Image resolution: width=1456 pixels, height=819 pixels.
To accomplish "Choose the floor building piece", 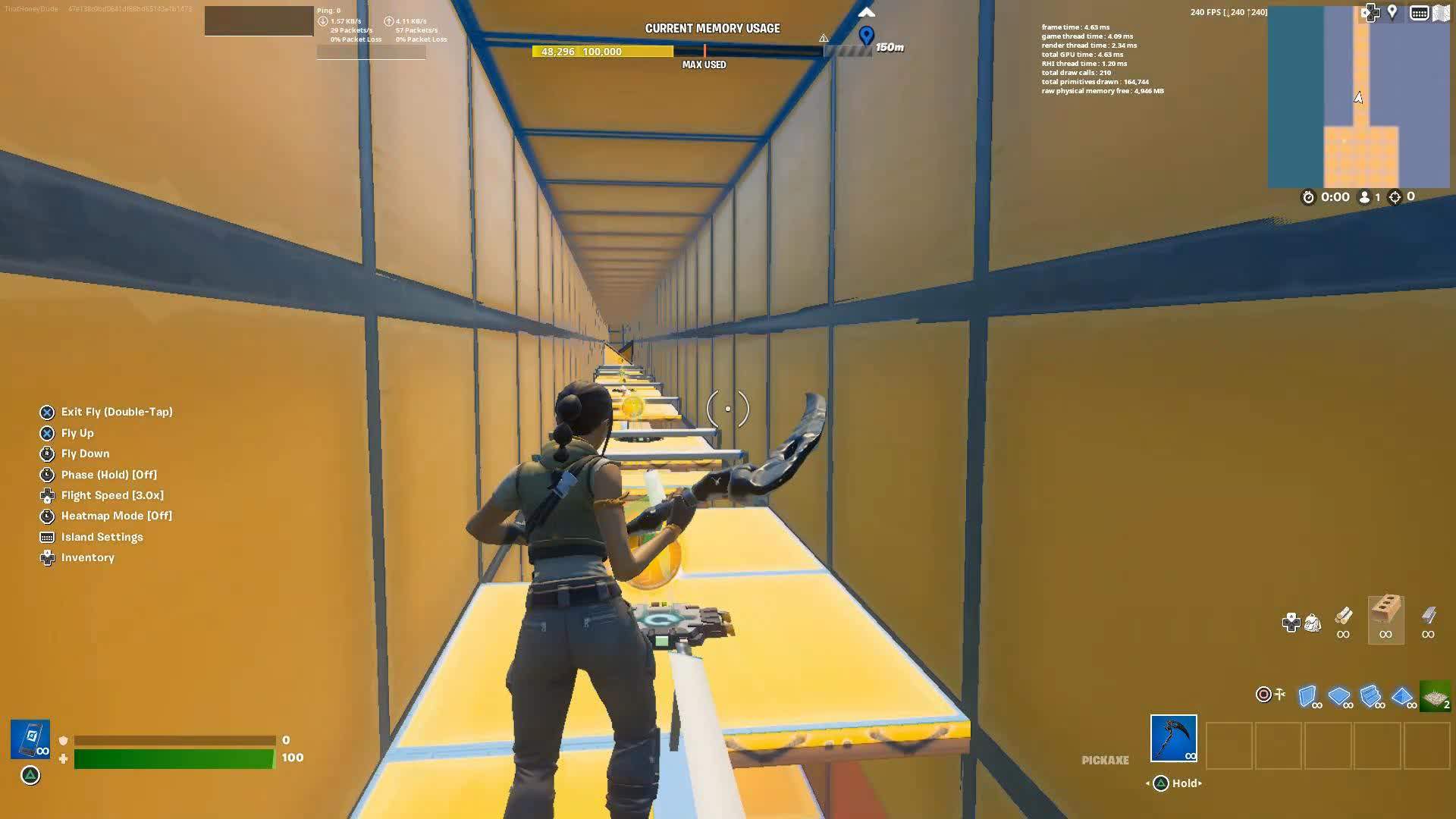I will point(1339,696).
